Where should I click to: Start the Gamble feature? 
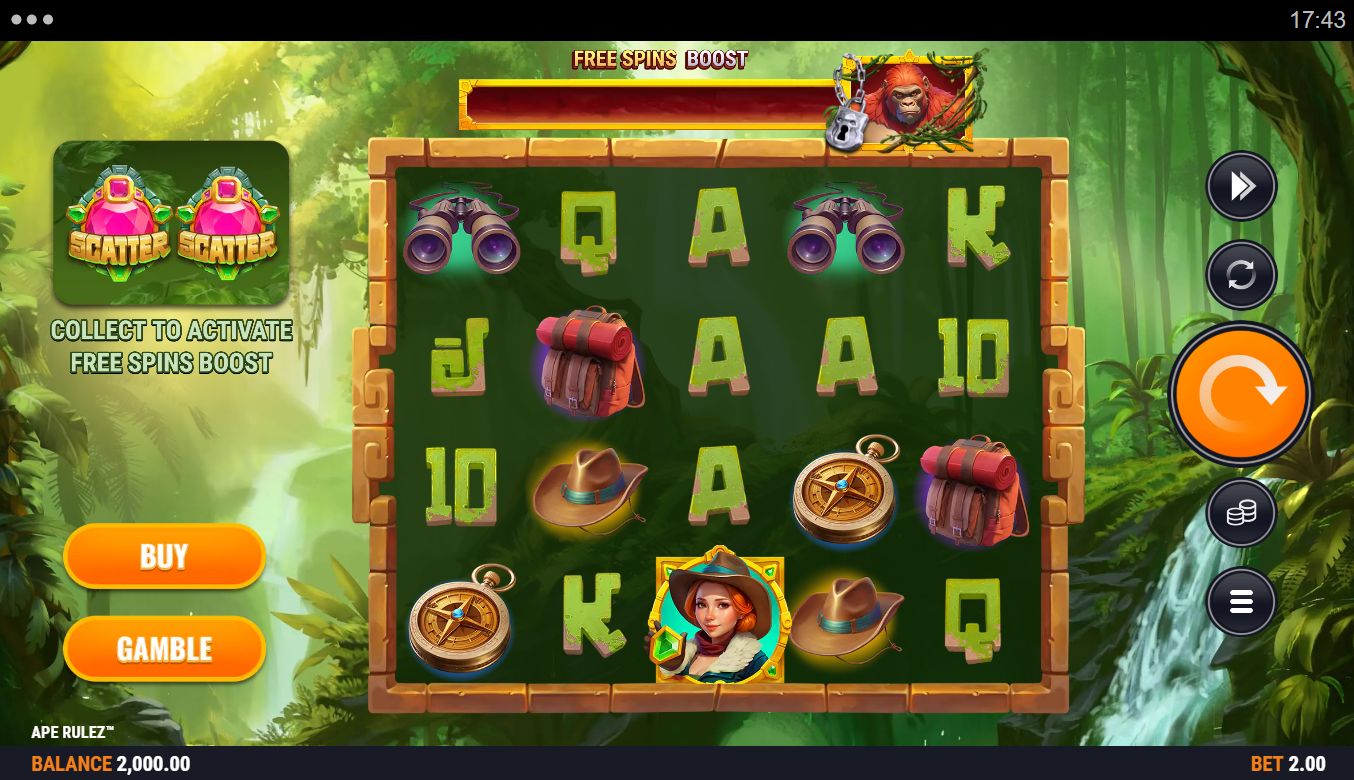pos(164,648)
